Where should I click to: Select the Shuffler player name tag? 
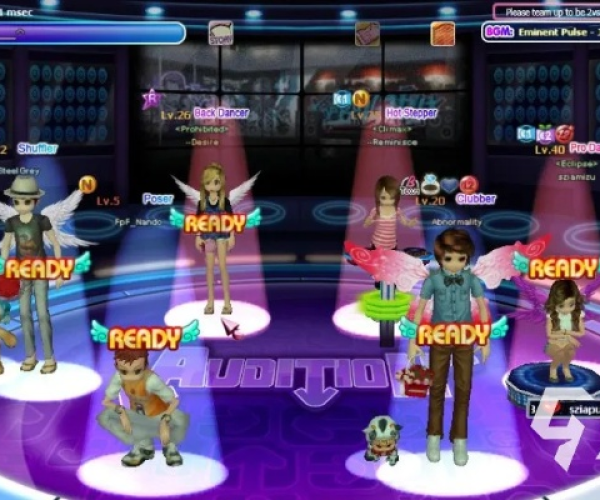[x=37, y=149]
